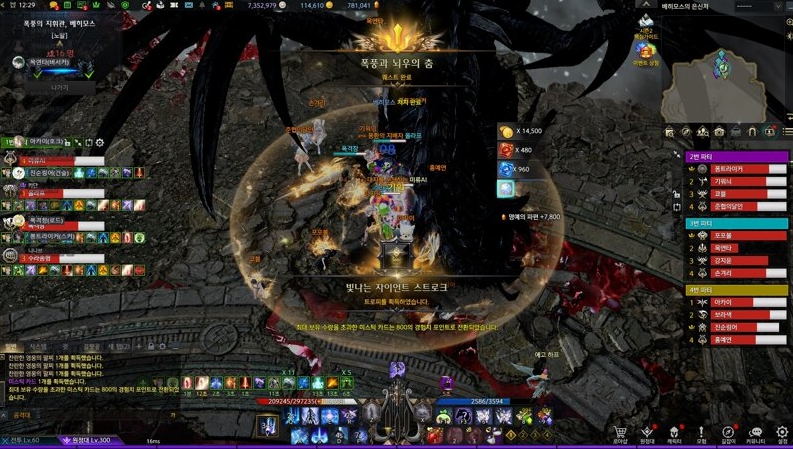
Task: Open the 설정 (Settings) gear menu
Action: [783, 434]
